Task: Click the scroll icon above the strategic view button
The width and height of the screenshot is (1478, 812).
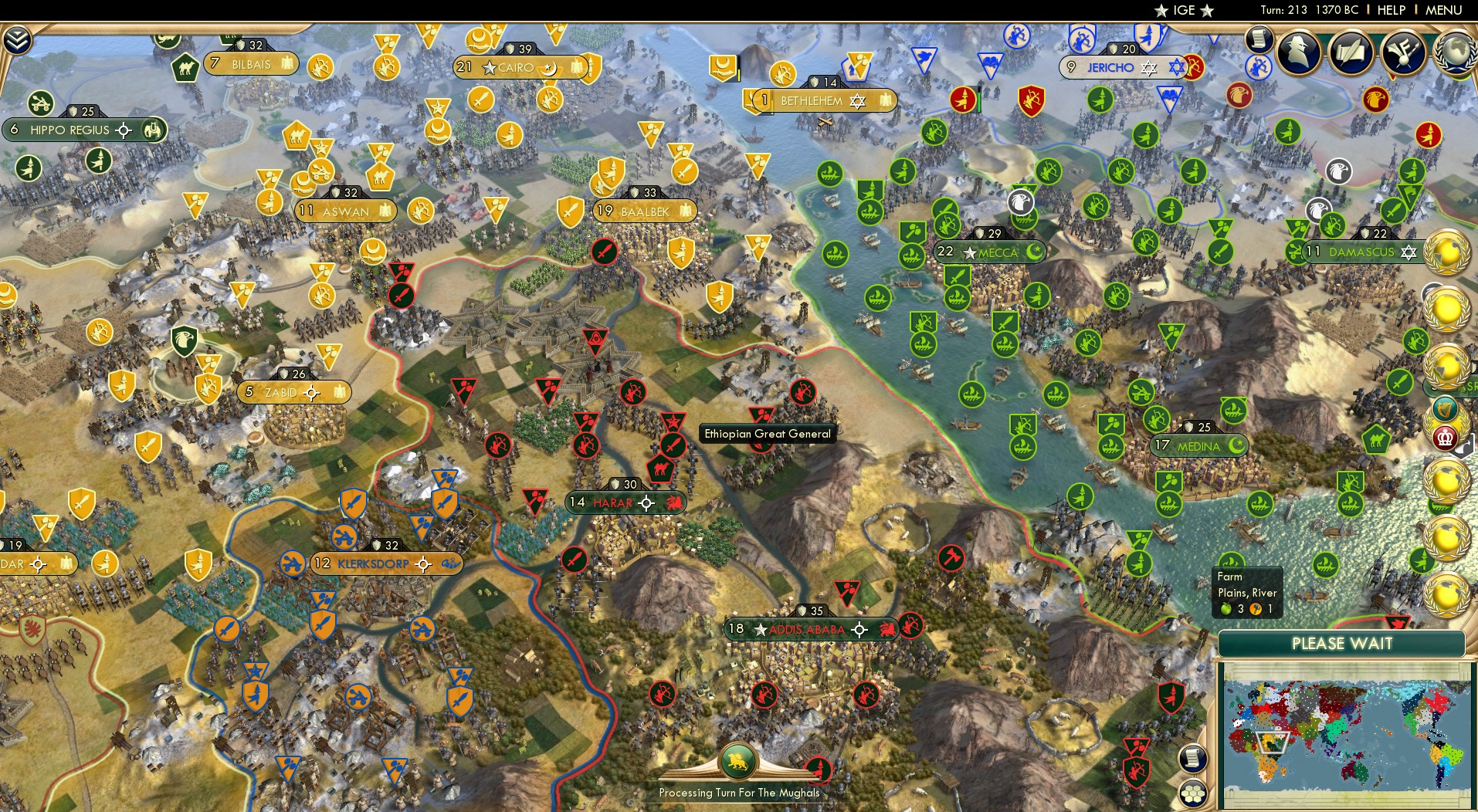Action: point(1192,759)
